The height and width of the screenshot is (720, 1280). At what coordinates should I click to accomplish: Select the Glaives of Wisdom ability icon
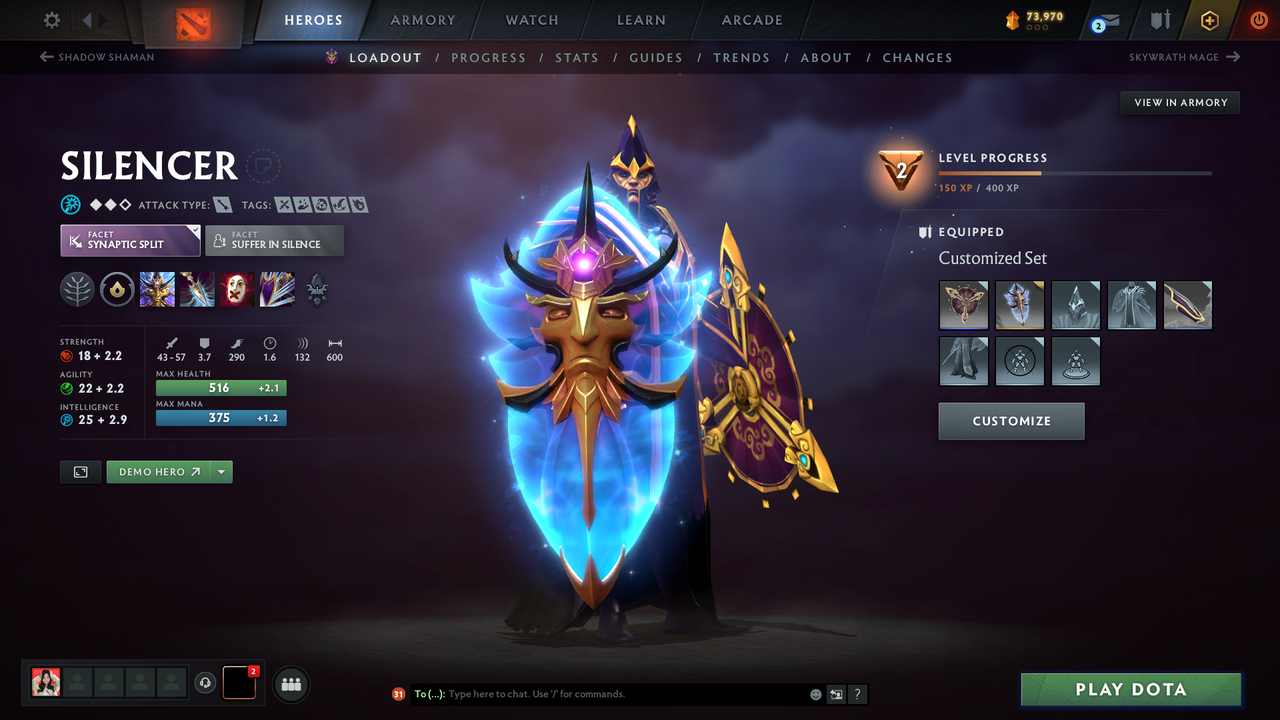[x=197, y=289]
